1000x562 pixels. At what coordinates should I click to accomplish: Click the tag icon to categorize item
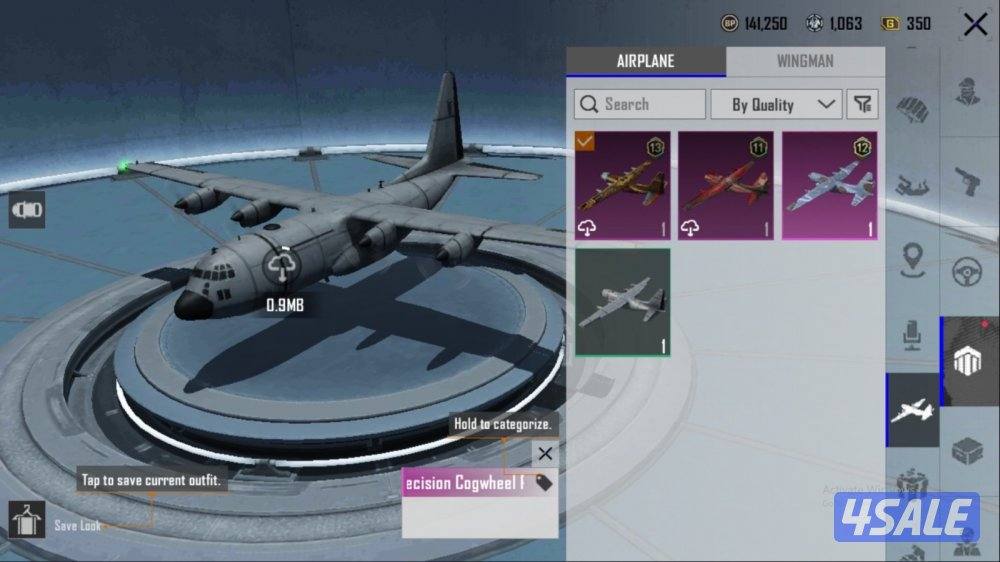tap(543, 483)
